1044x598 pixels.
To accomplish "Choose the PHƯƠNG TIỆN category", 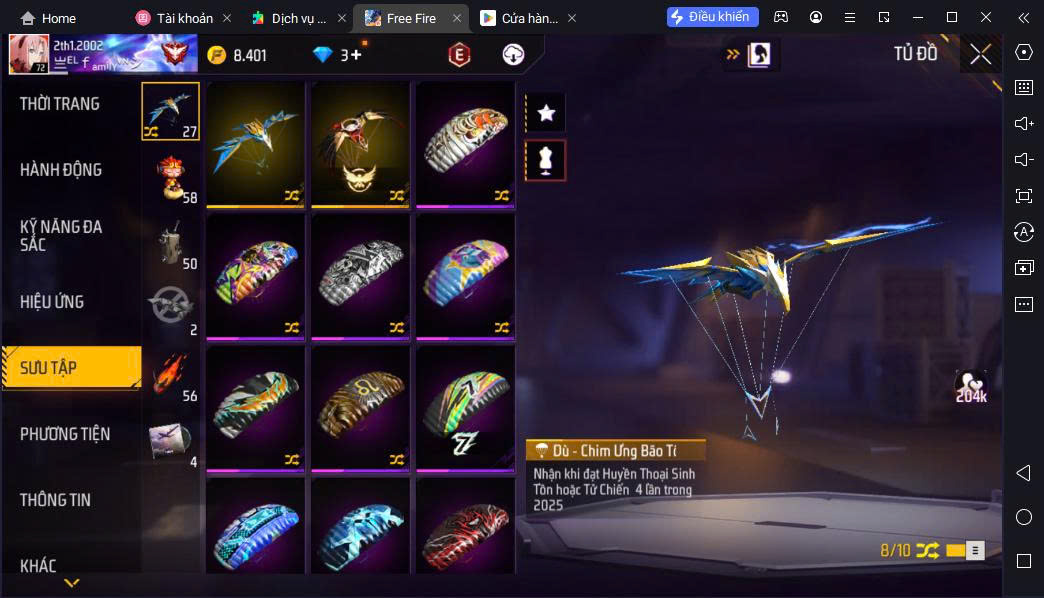I will (x=65, y=434).
